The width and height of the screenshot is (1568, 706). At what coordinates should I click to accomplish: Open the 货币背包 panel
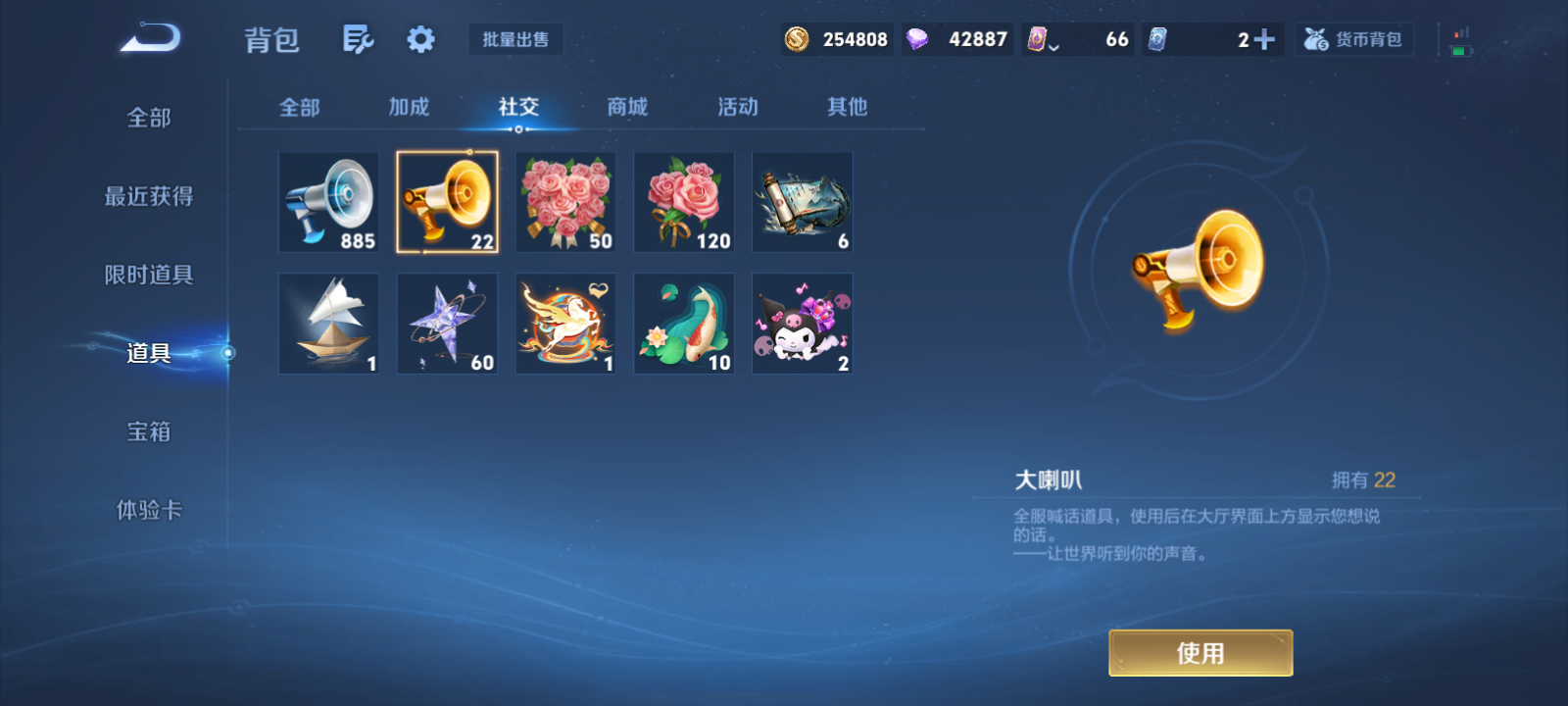1353,38
